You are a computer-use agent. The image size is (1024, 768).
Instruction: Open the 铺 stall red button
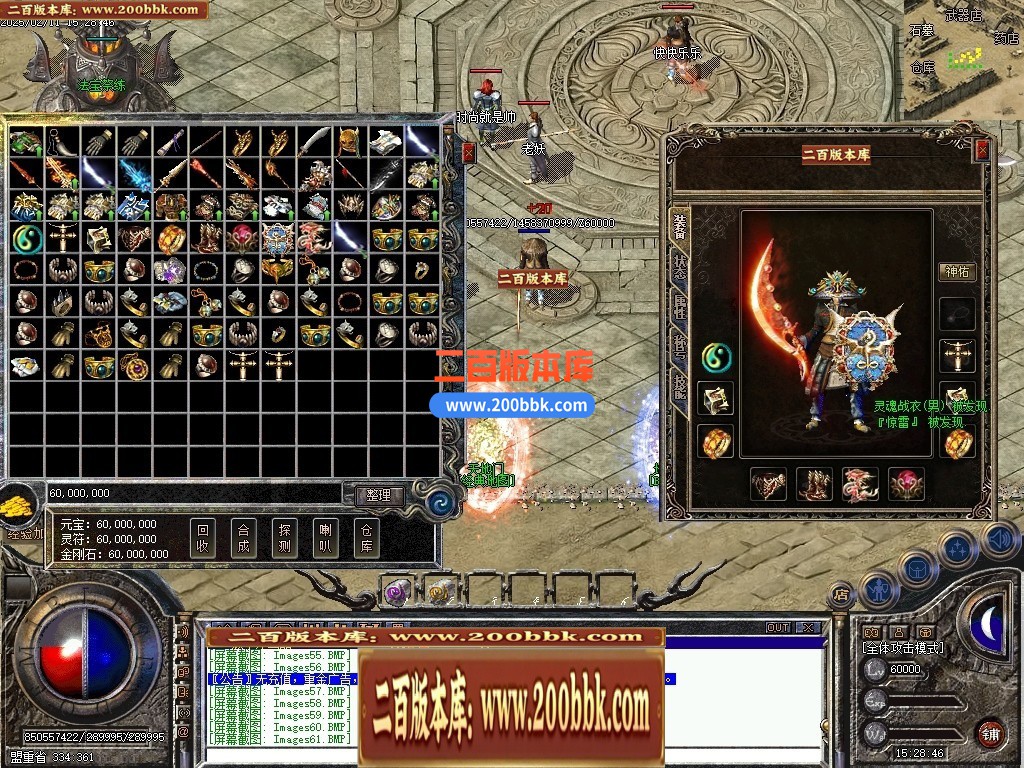pyautogui.click(x=990, y=732)
